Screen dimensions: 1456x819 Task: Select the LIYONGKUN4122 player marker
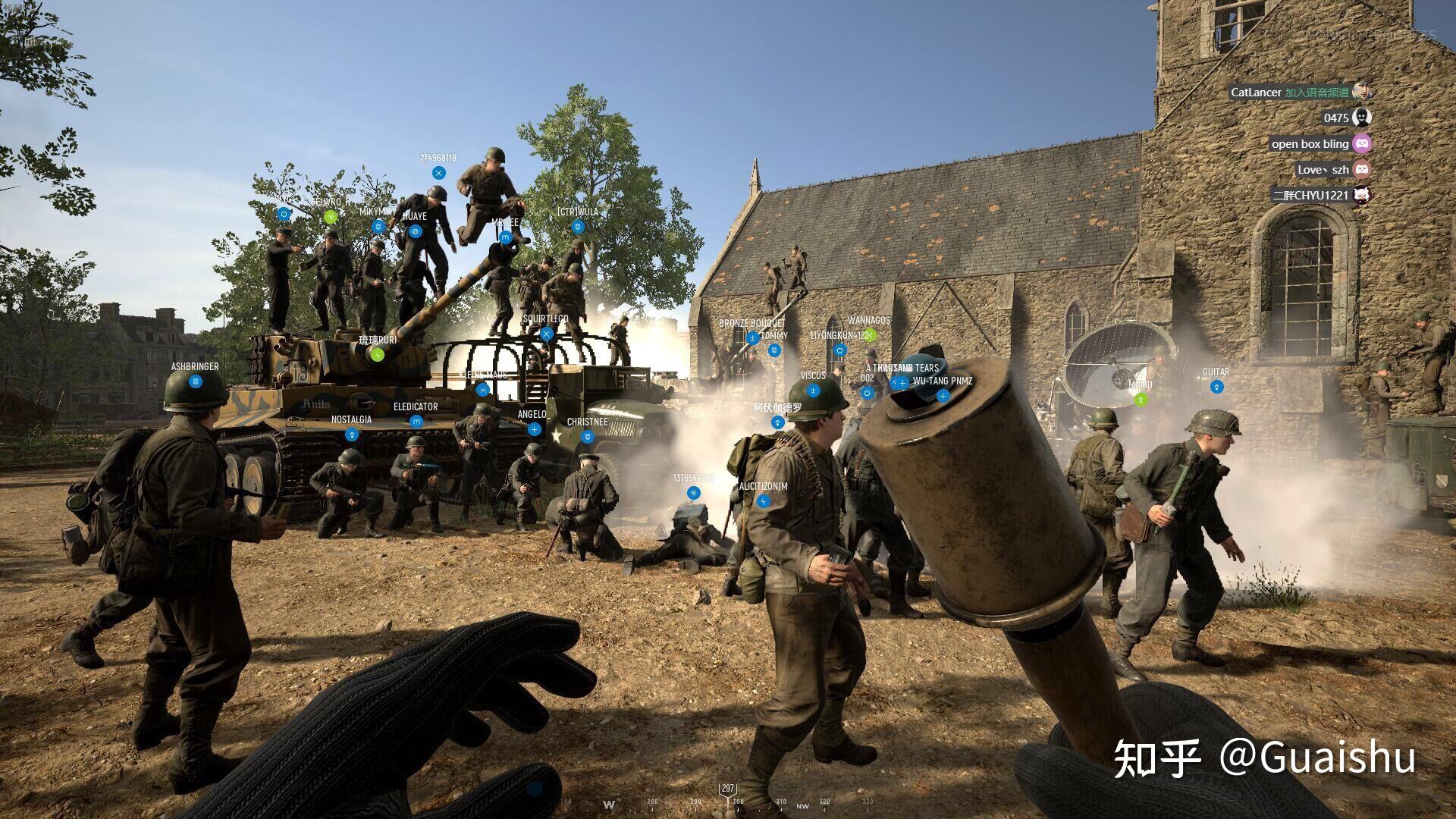tap(839, 350)
